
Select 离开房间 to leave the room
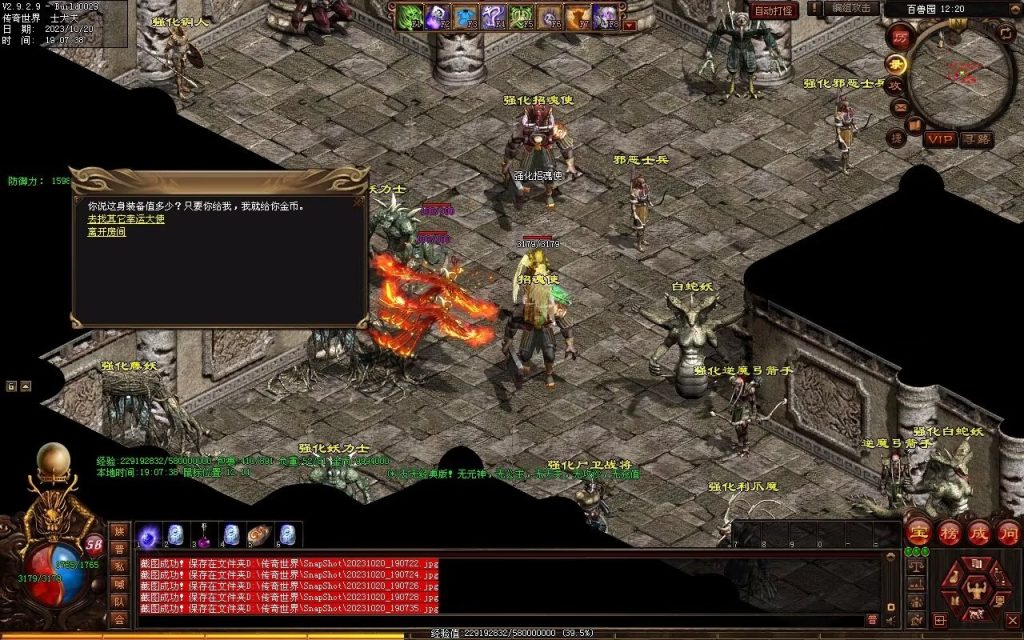(x=107, y=231)
